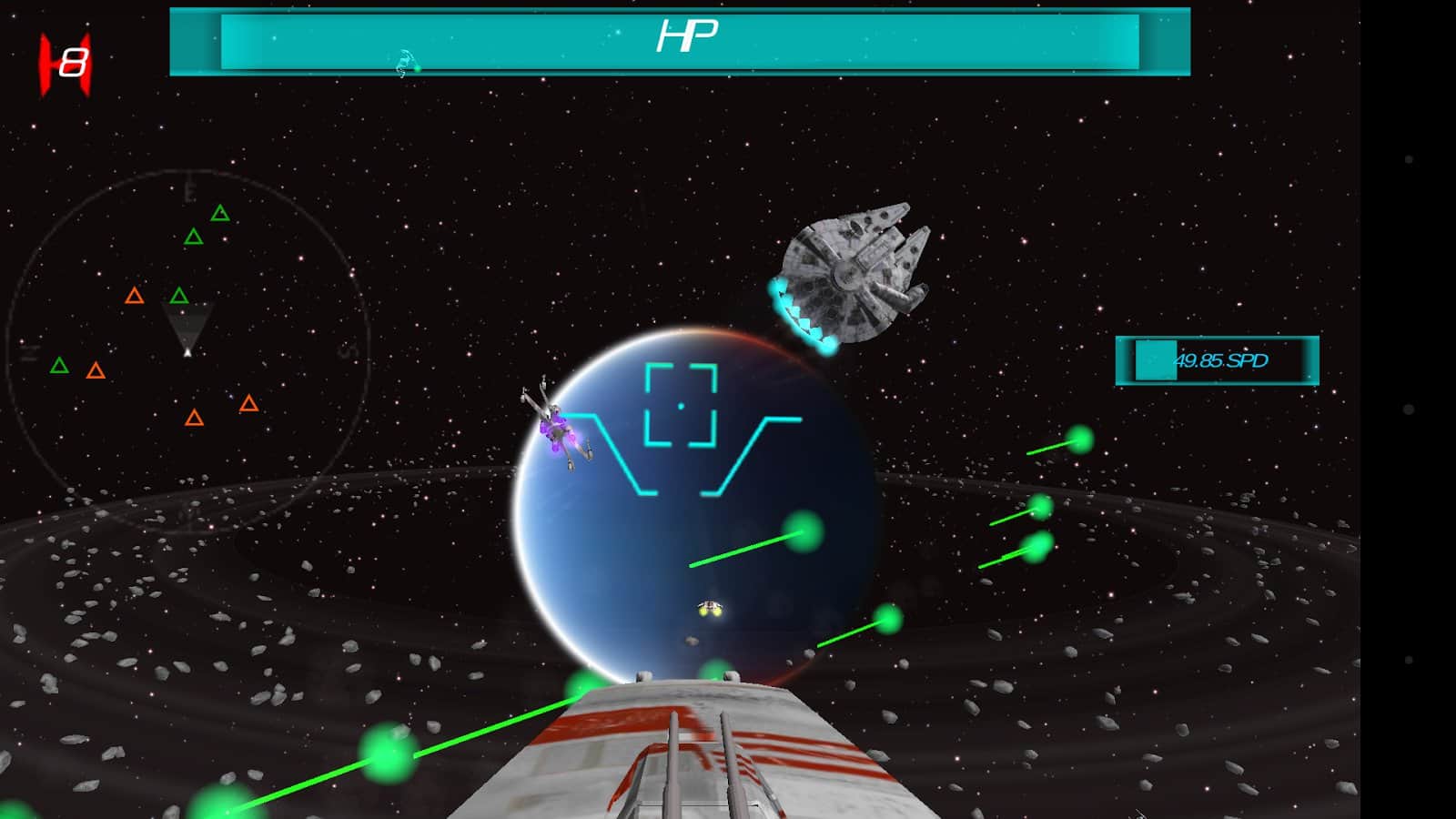This screenshot has width=1456, height=819.
Task: Tap the teal speed indicator block
Action: coord(1154,360)
